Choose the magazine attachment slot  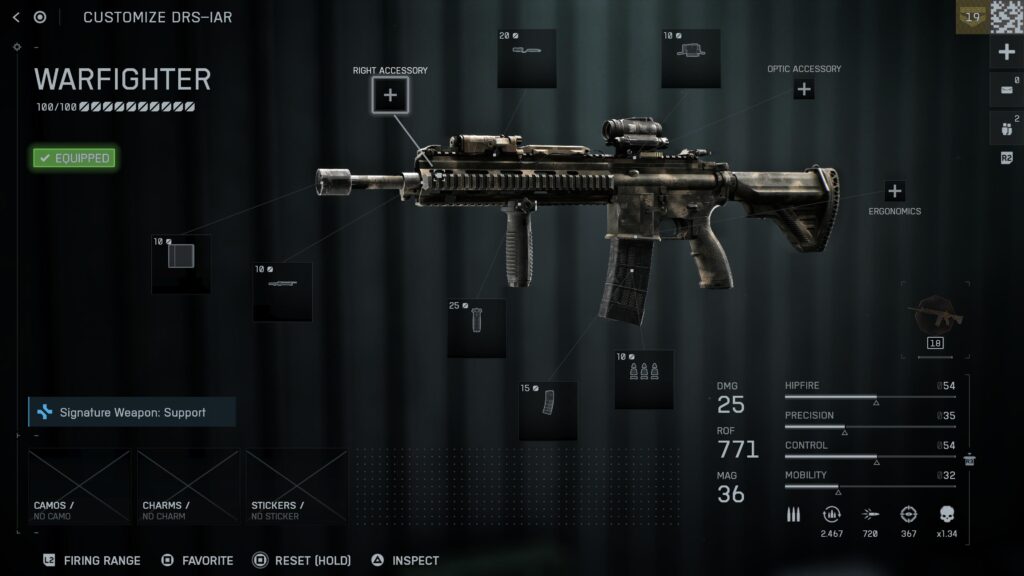pyautogui.click(x=548, y=410)
